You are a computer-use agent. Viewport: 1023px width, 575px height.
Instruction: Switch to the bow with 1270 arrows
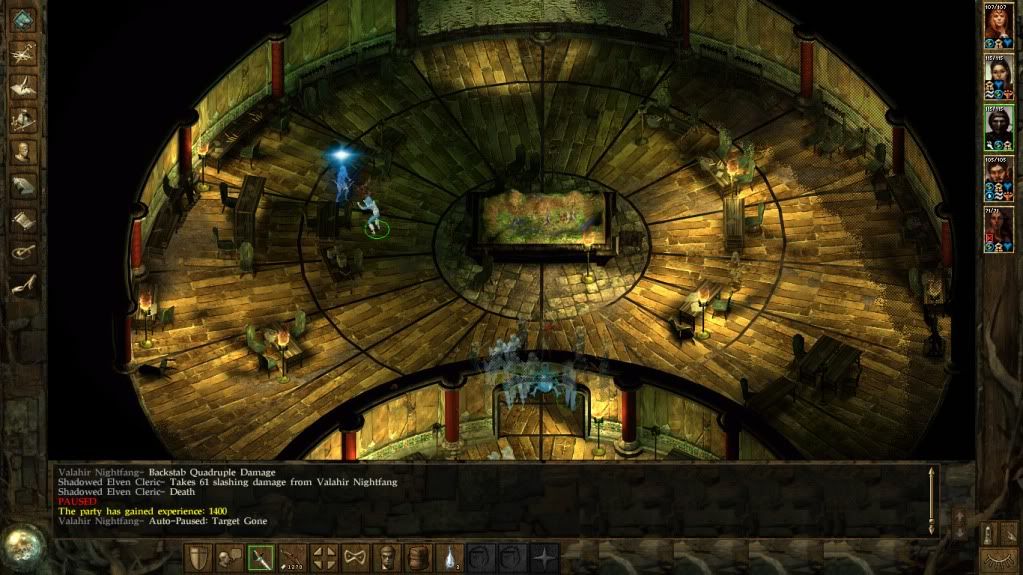(x=293, y=558)
